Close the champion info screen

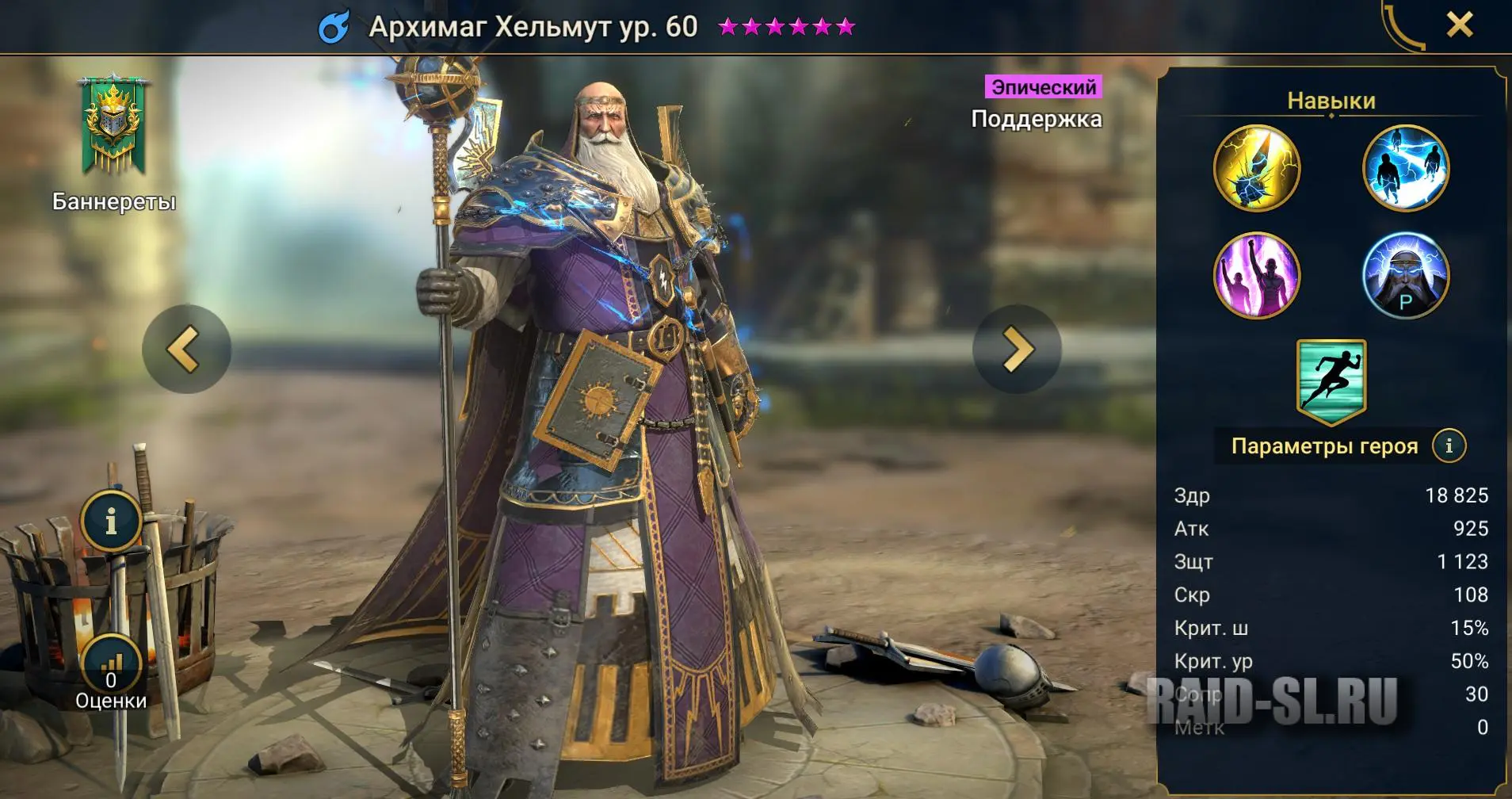(1459, 25)
